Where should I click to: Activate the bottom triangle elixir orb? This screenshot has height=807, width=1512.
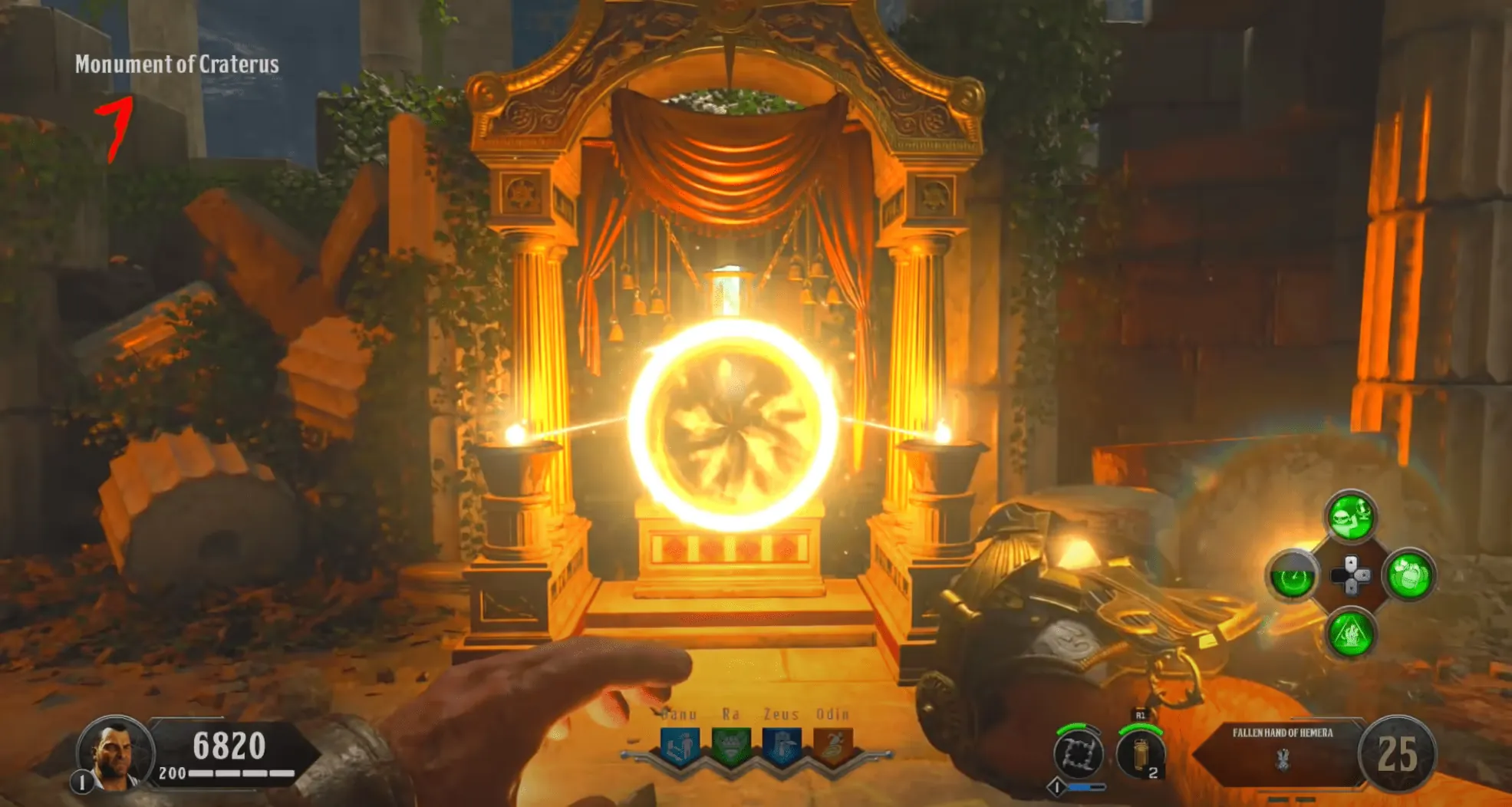1351,634
